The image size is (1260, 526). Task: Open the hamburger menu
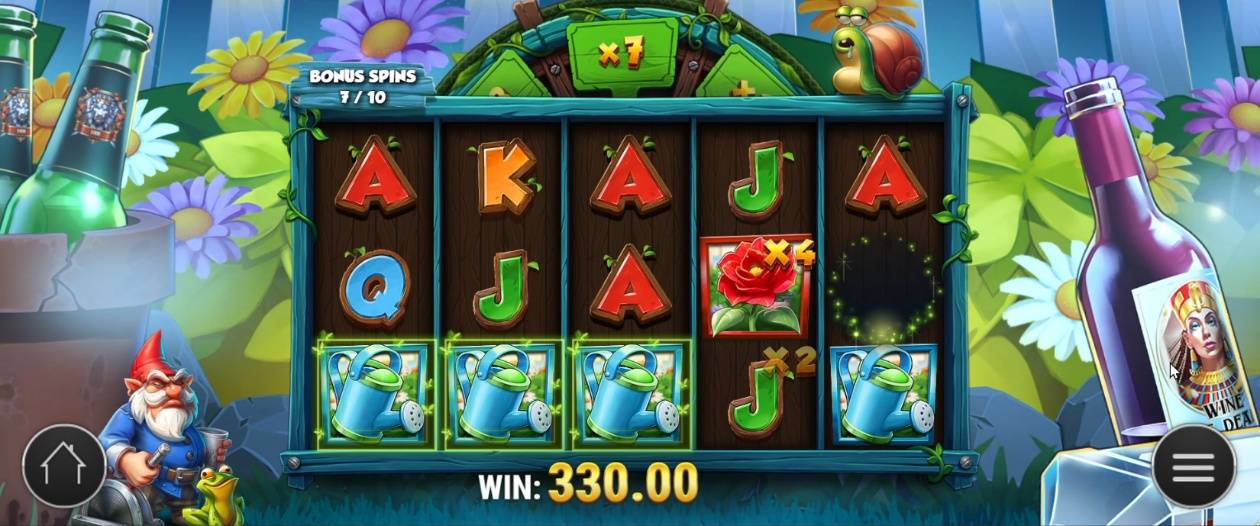click(x=1193, y=465)
